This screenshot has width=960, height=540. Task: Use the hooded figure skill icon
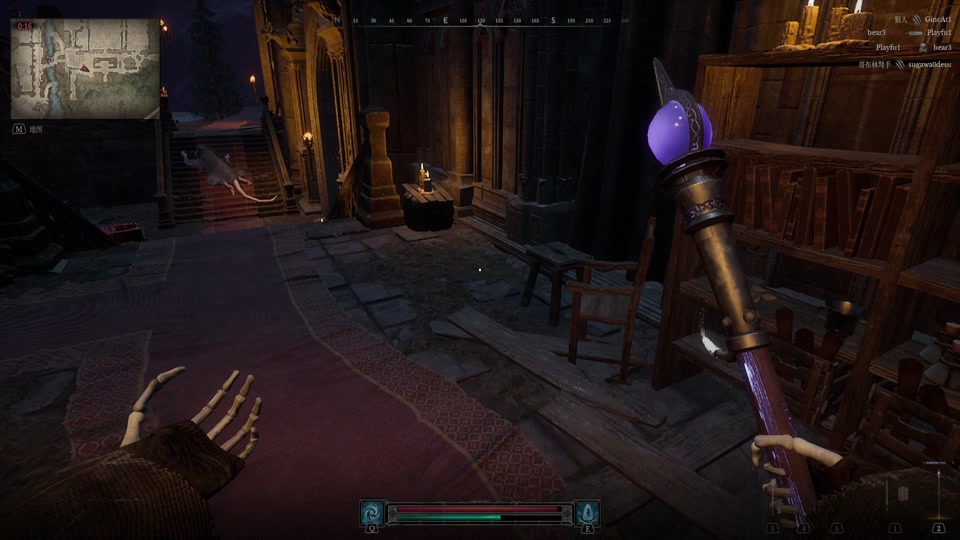coord(587,513)
